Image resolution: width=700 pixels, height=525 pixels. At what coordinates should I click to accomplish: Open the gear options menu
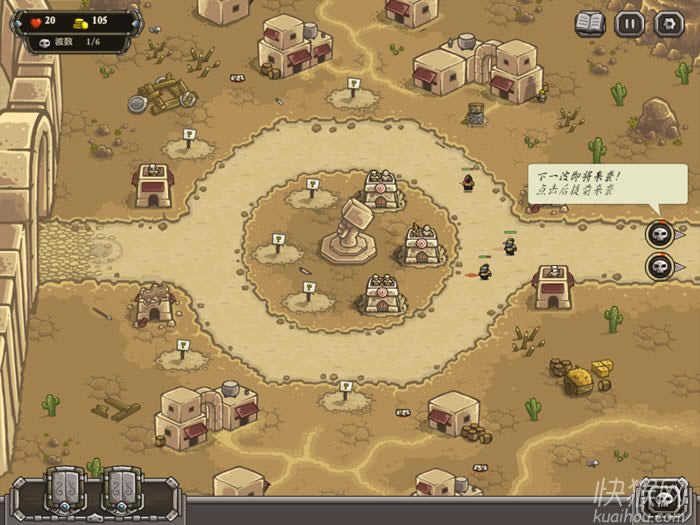click(668, 23)
